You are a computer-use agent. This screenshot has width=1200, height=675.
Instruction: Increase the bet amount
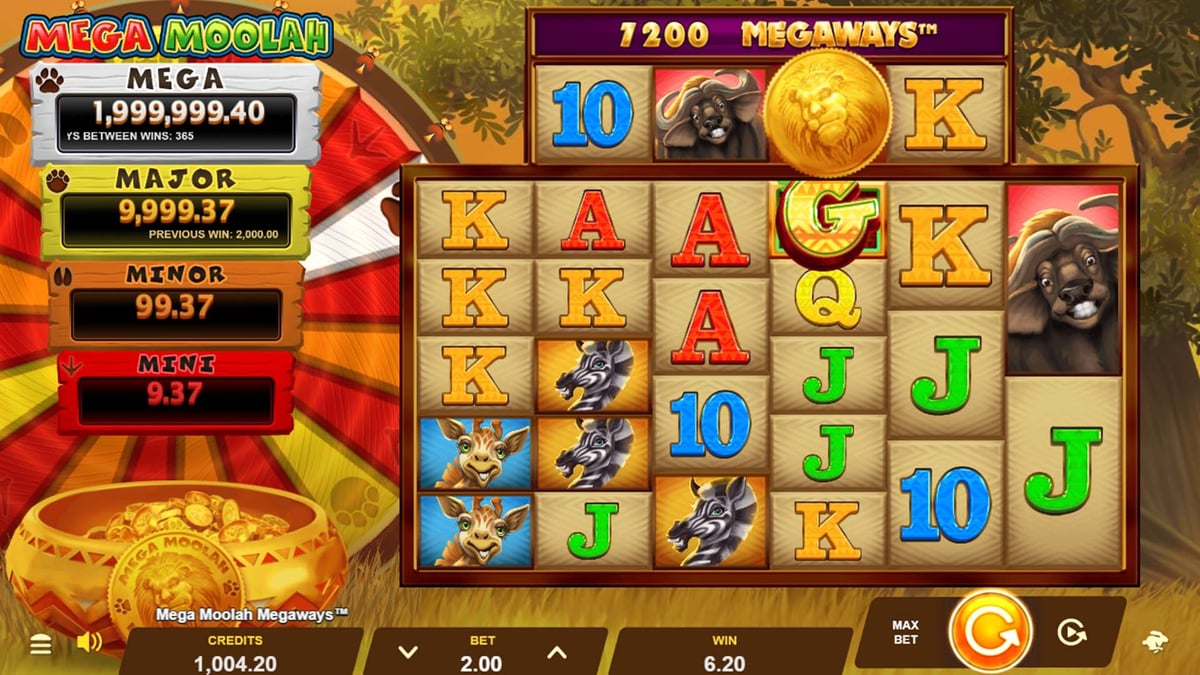point(556,653)
